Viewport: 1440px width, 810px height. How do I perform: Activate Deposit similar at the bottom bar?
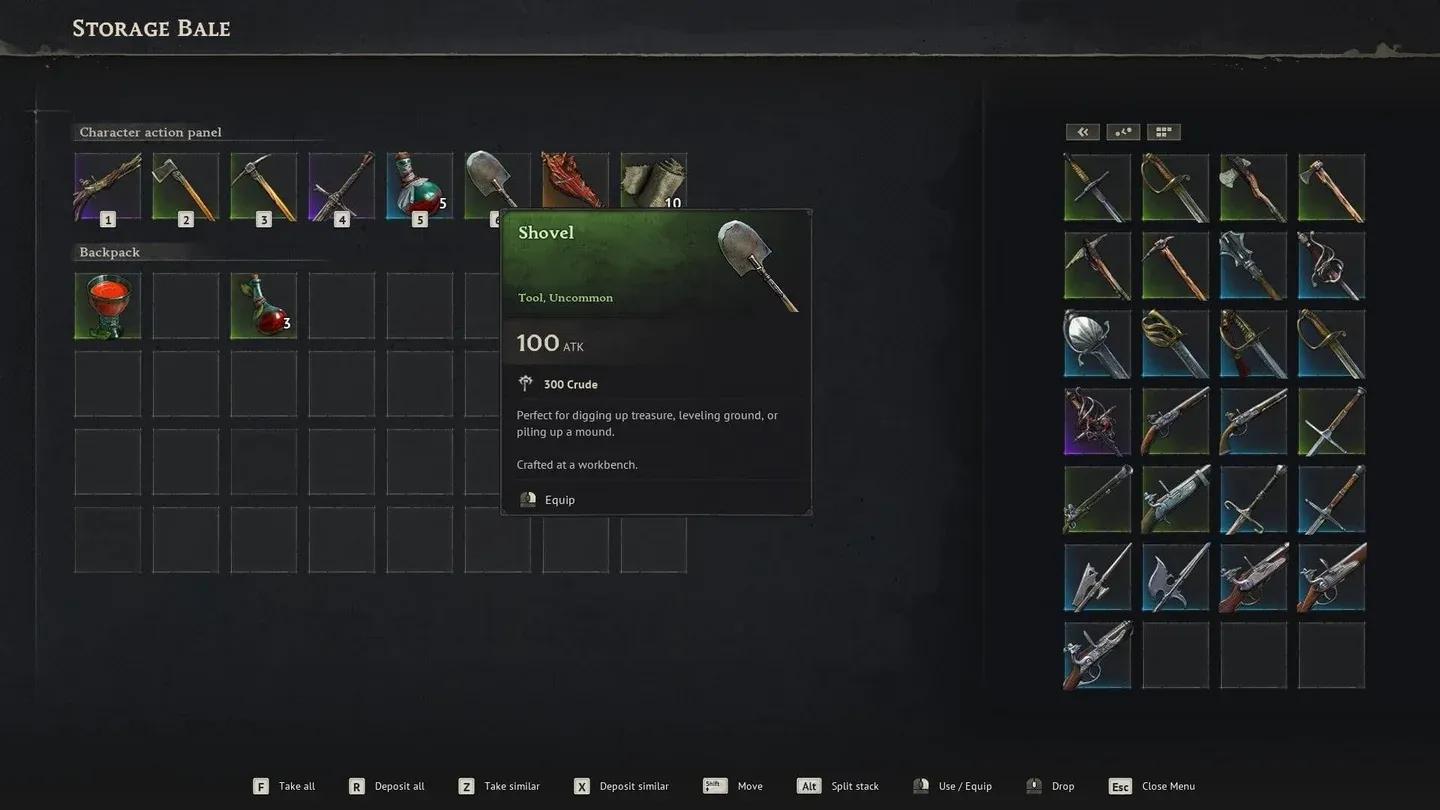tap(621, 786)
